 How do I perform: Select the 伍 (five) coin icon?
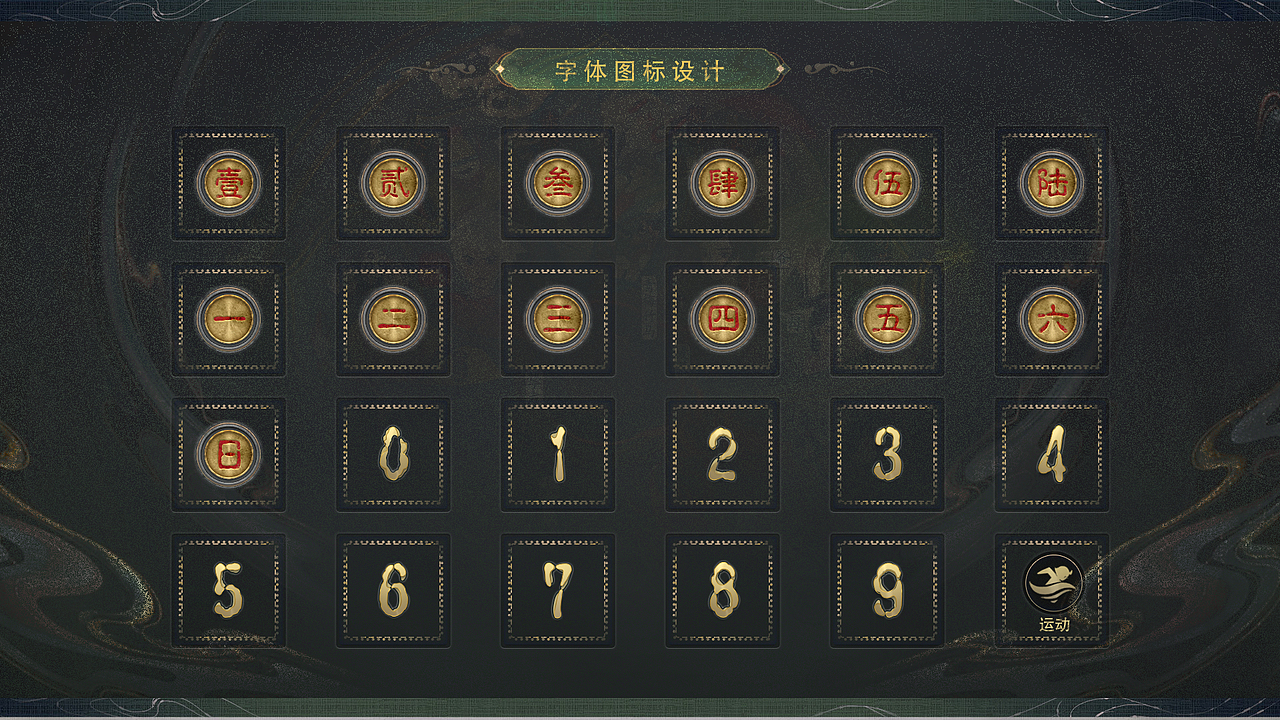point(888,184)
